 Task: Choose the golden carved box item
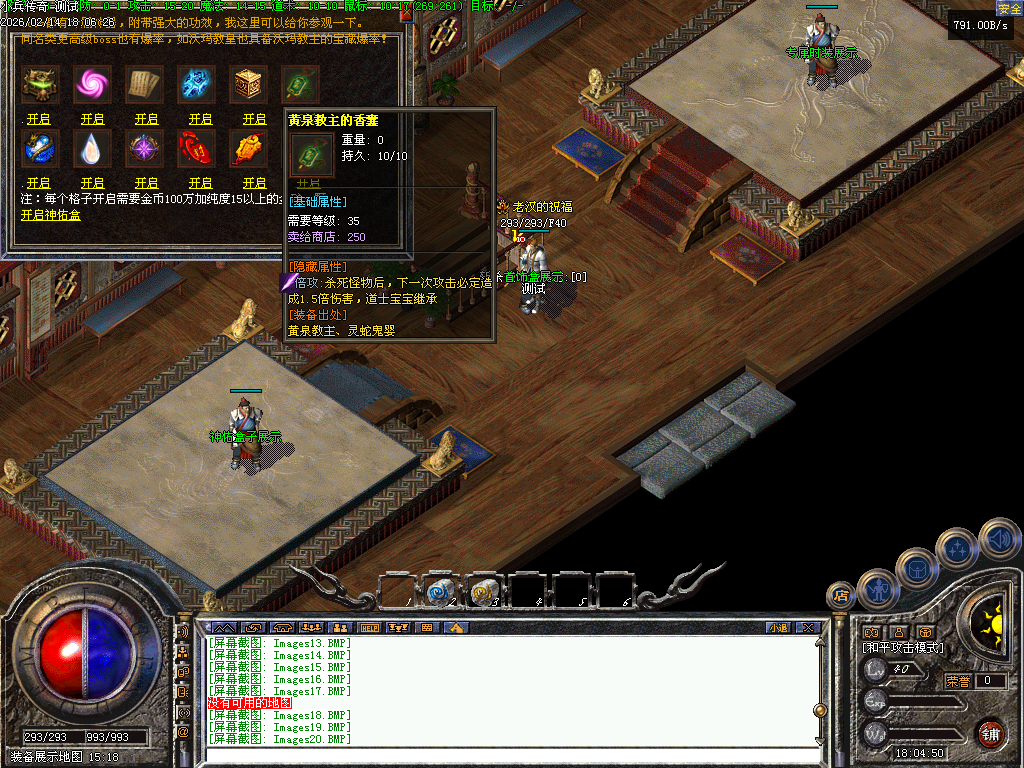(x=249, y=85)
